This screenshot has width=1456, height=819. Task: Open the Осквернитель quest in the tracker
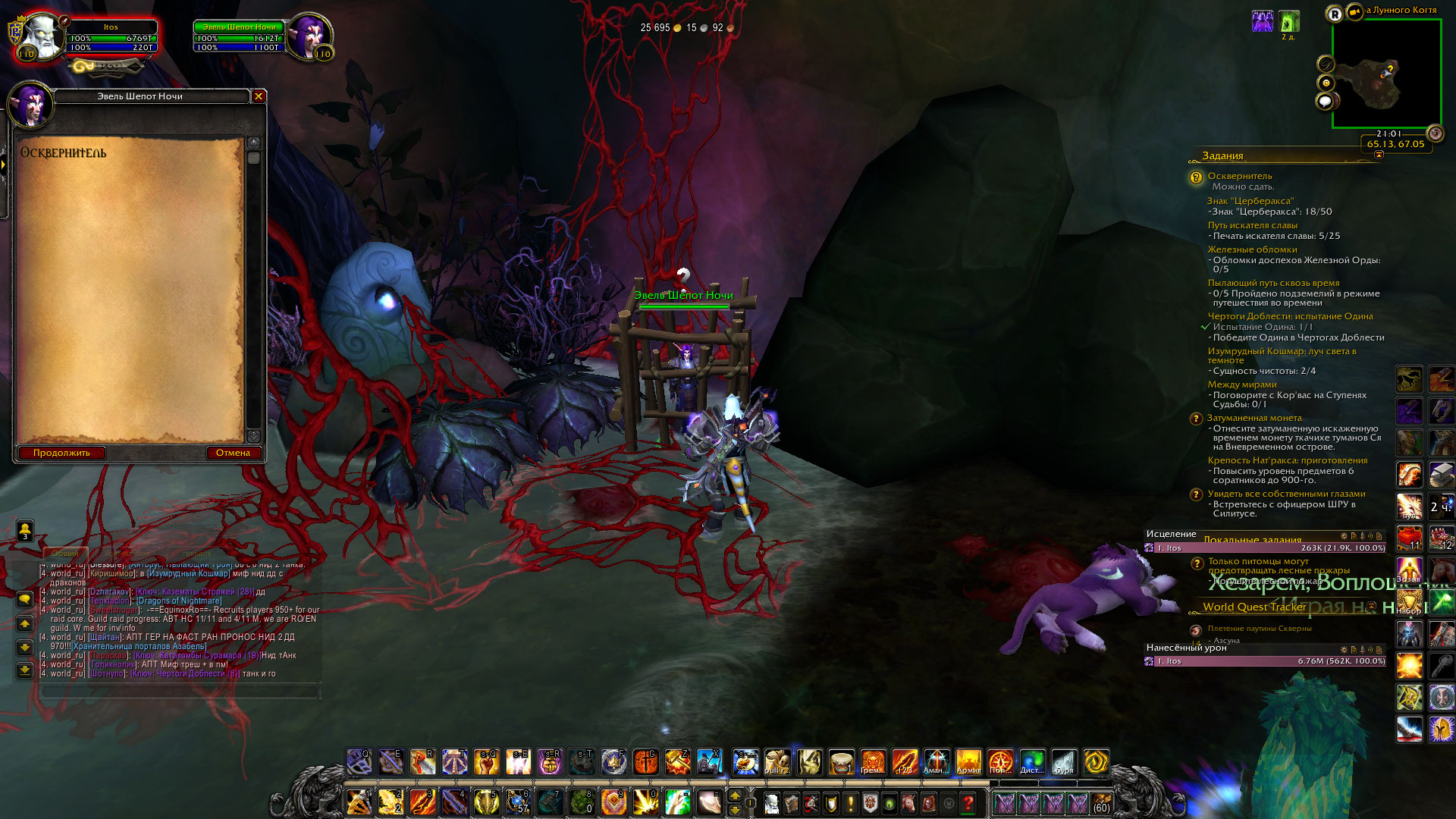[x=1240, y=176]
